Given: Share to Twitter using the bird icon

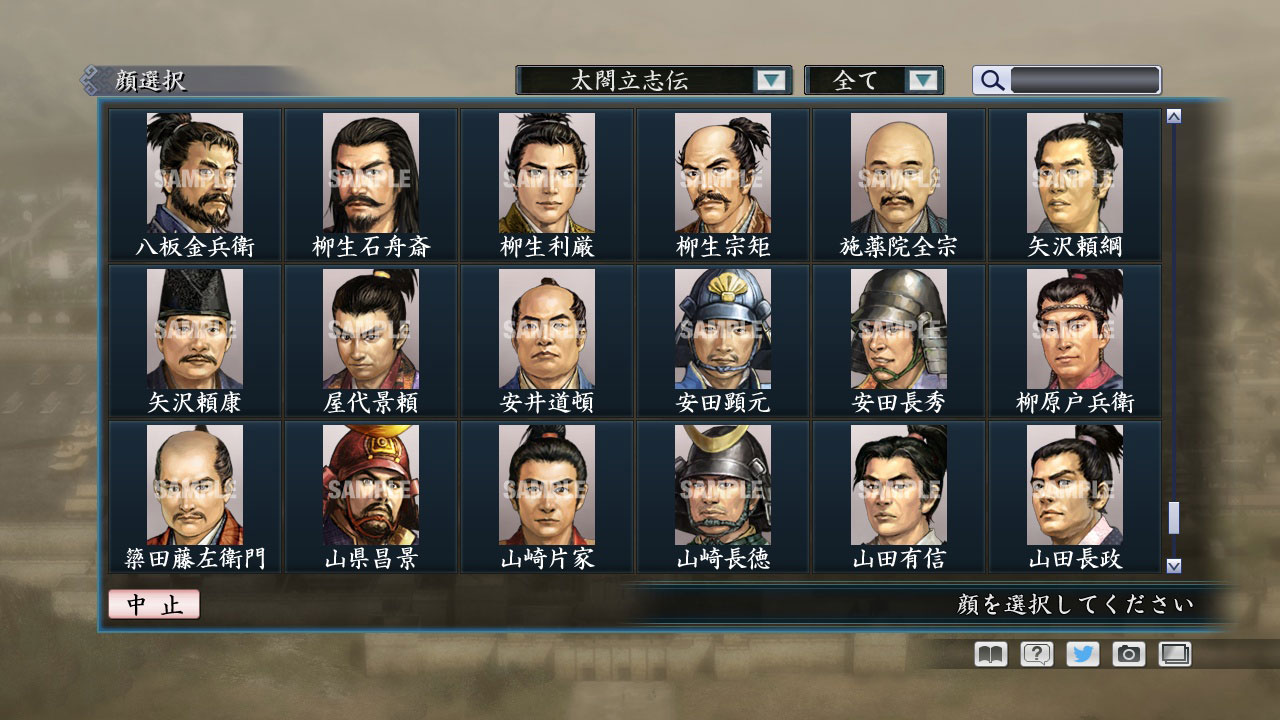Looking at the screenshot, I should pos(1082,653).
